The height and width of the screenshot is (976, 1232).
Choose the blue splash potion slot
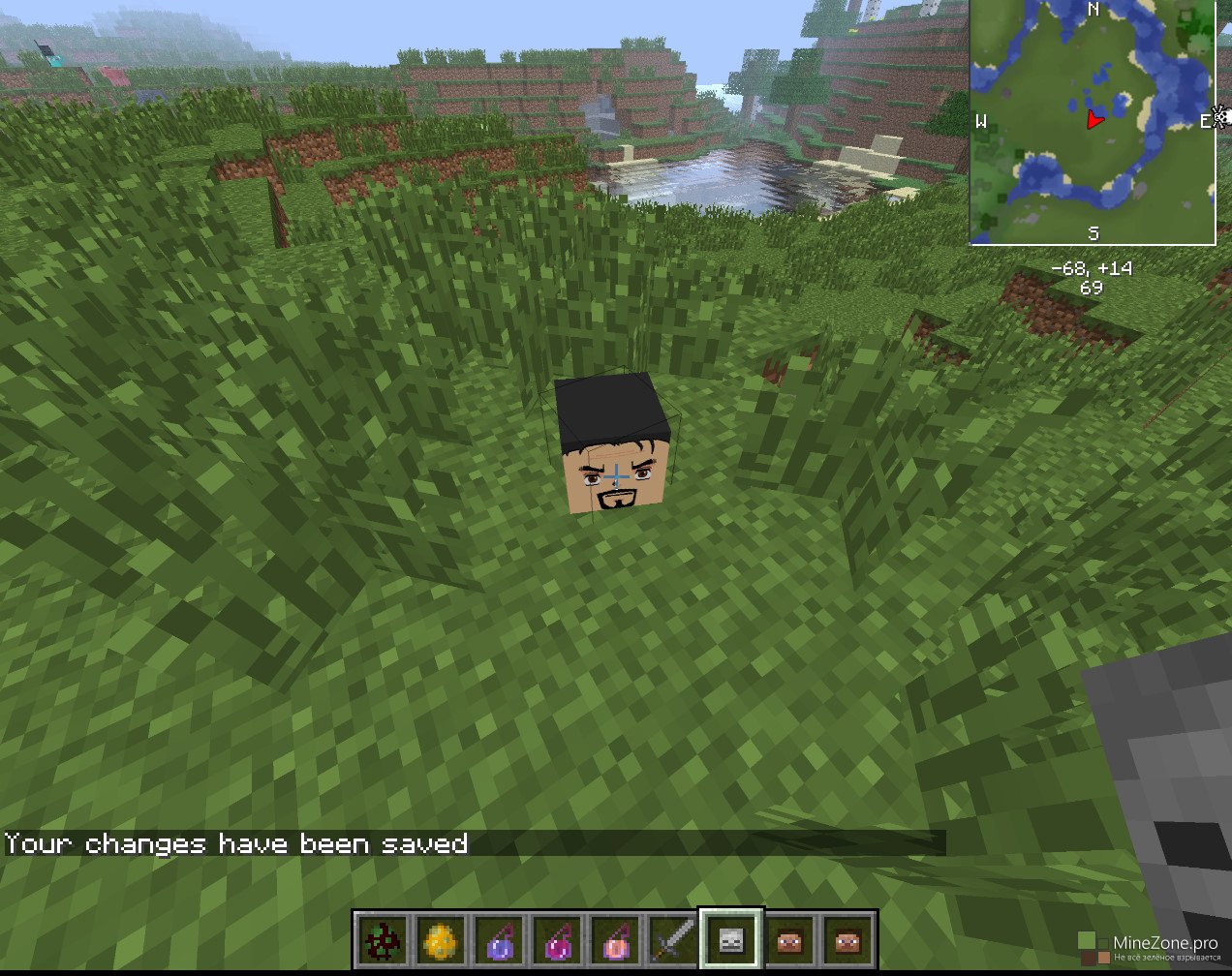[x=497, y=939]
